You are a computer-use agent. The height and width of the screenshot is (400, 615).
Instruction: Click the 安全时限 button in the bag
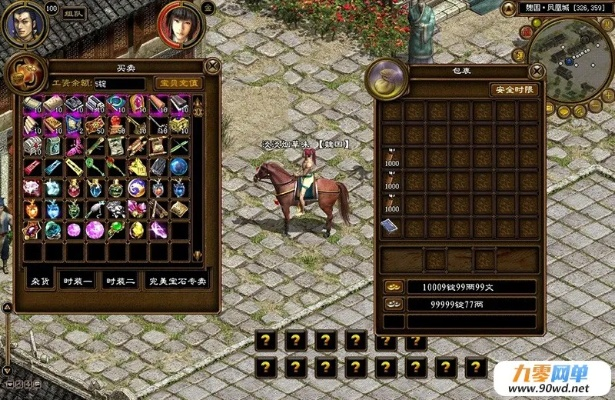tap(512, 89)
